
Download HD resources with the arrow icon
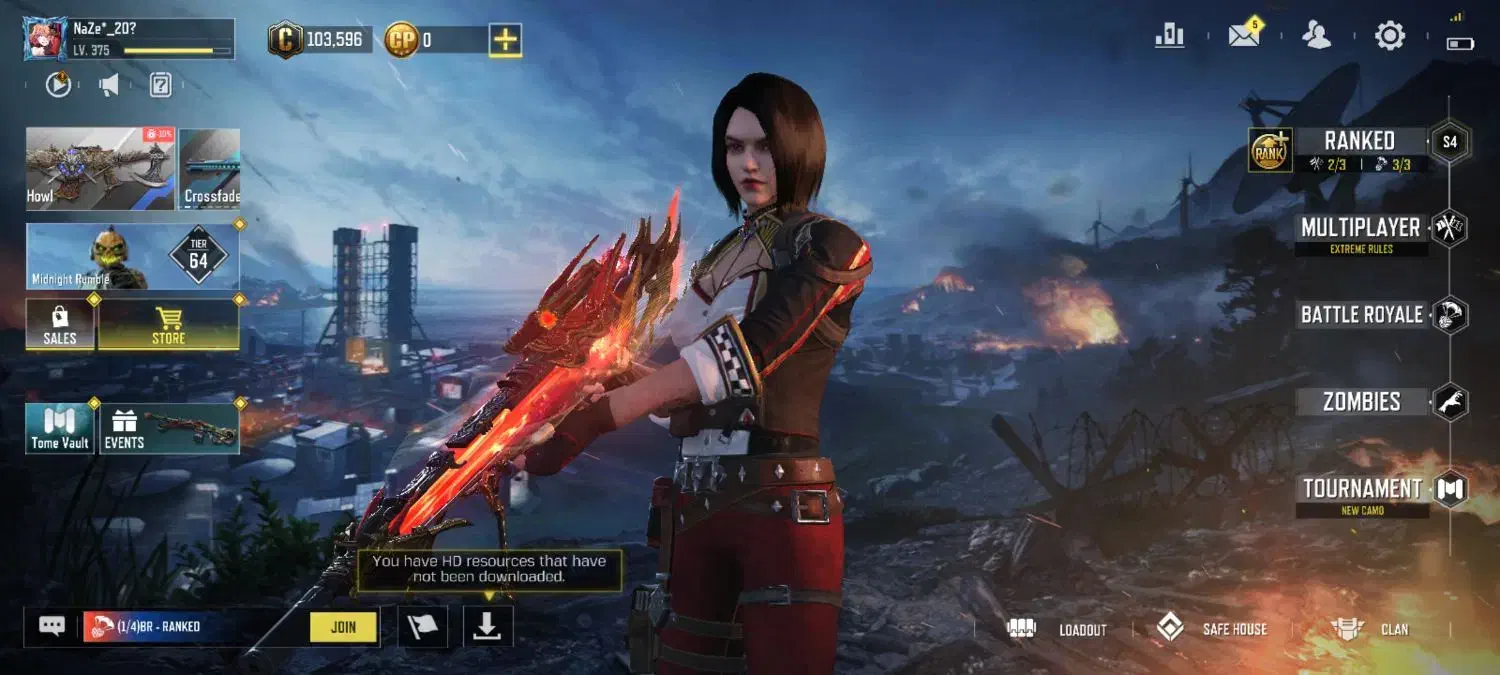click(488, 627)
